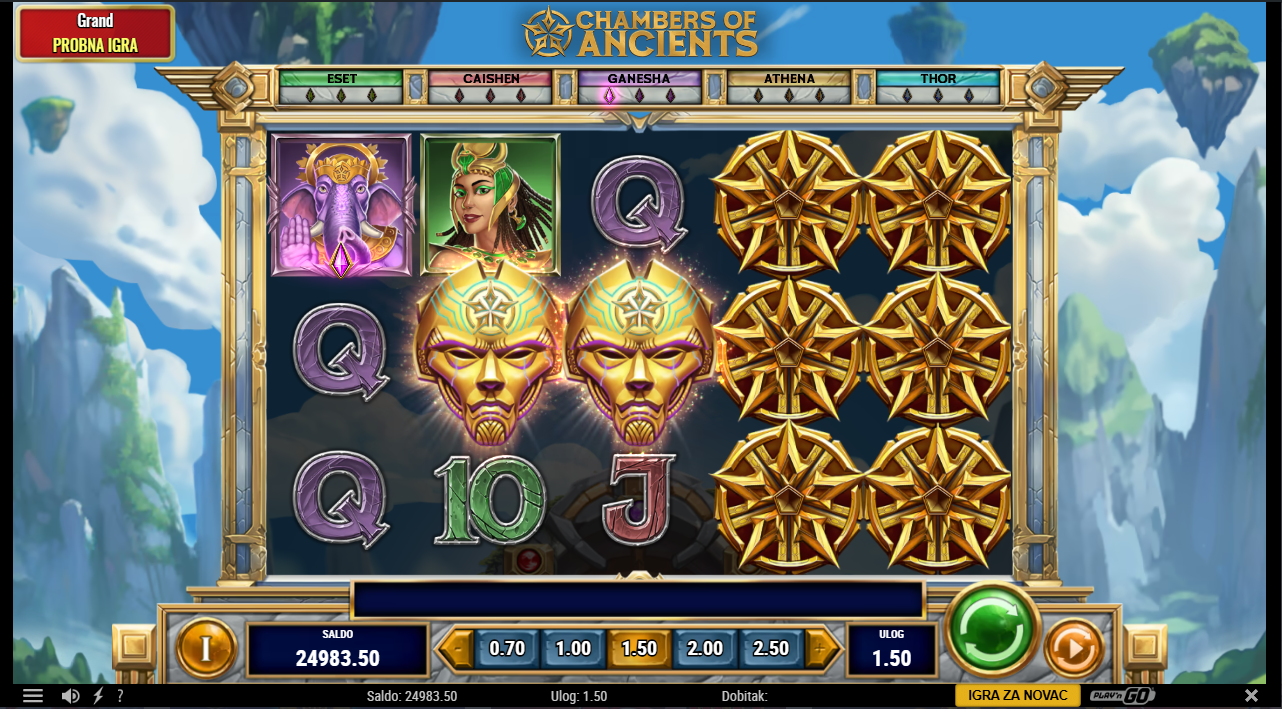This screenshot has width=1282, height=709.
Task: Close the game with the X
Action: [x=1251, y=695]
